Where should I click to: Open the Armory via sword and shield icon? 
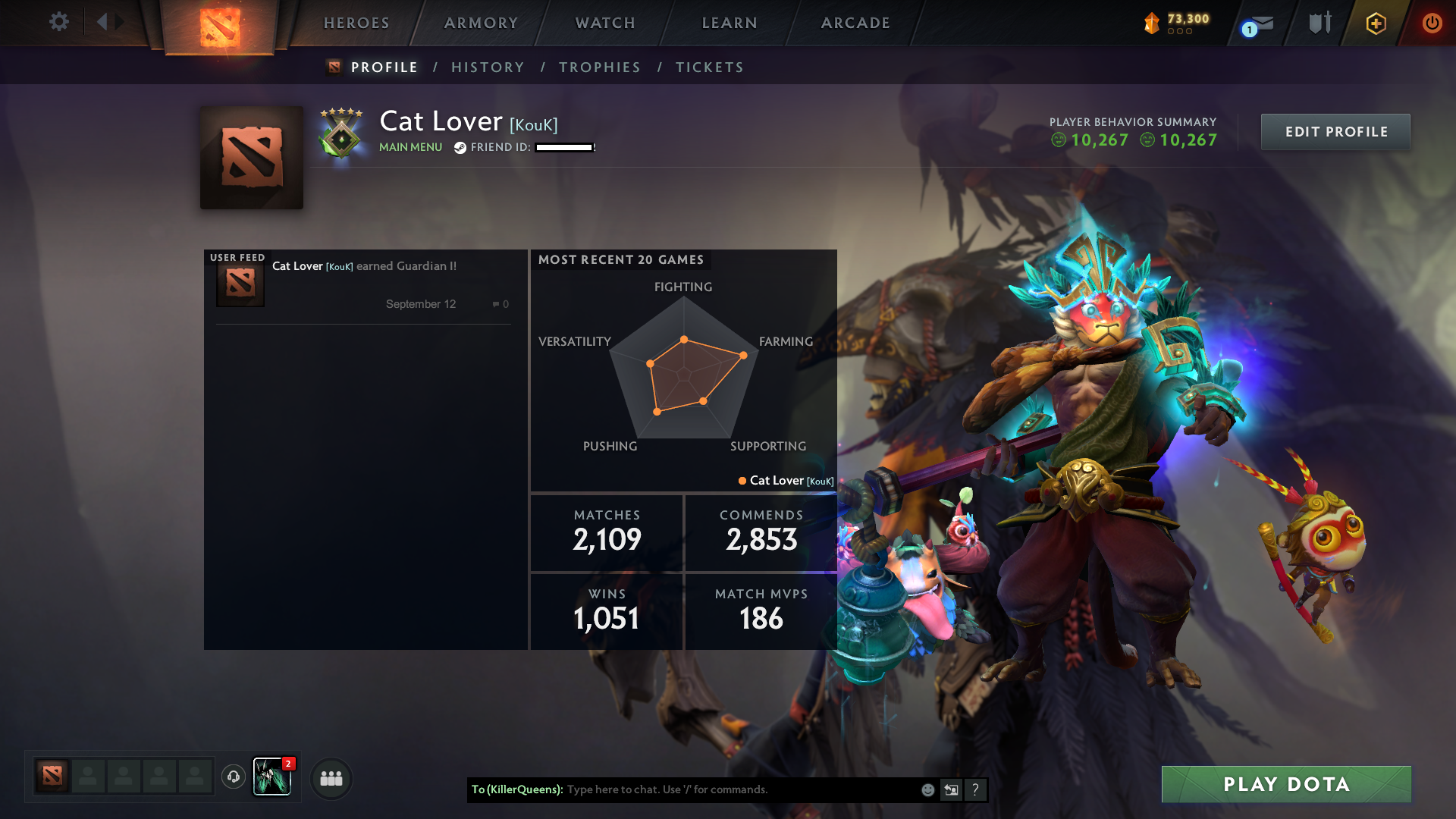[x=1318, y=23]
